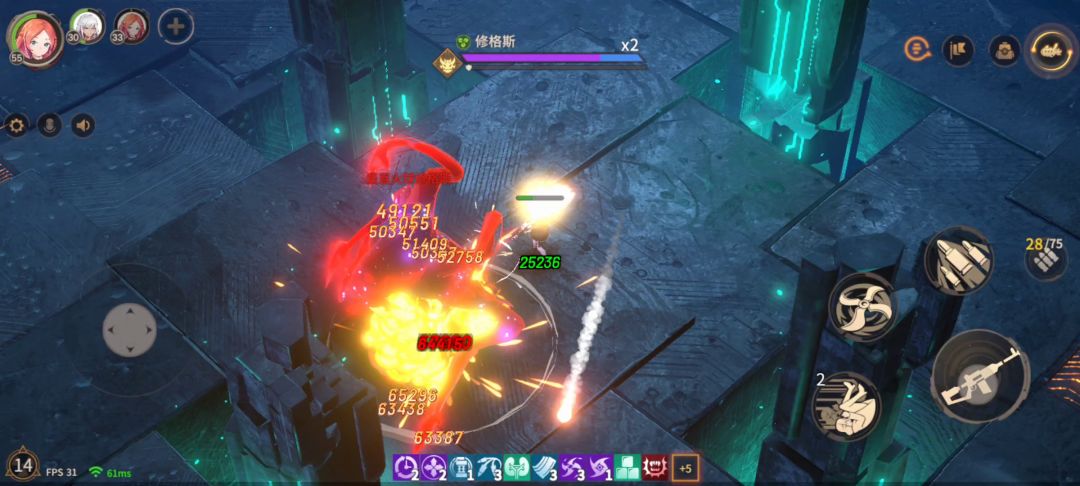This screenshot has height=486, width=1080.
Task: Toggle the speaker sound
Action: coord(82,125)
